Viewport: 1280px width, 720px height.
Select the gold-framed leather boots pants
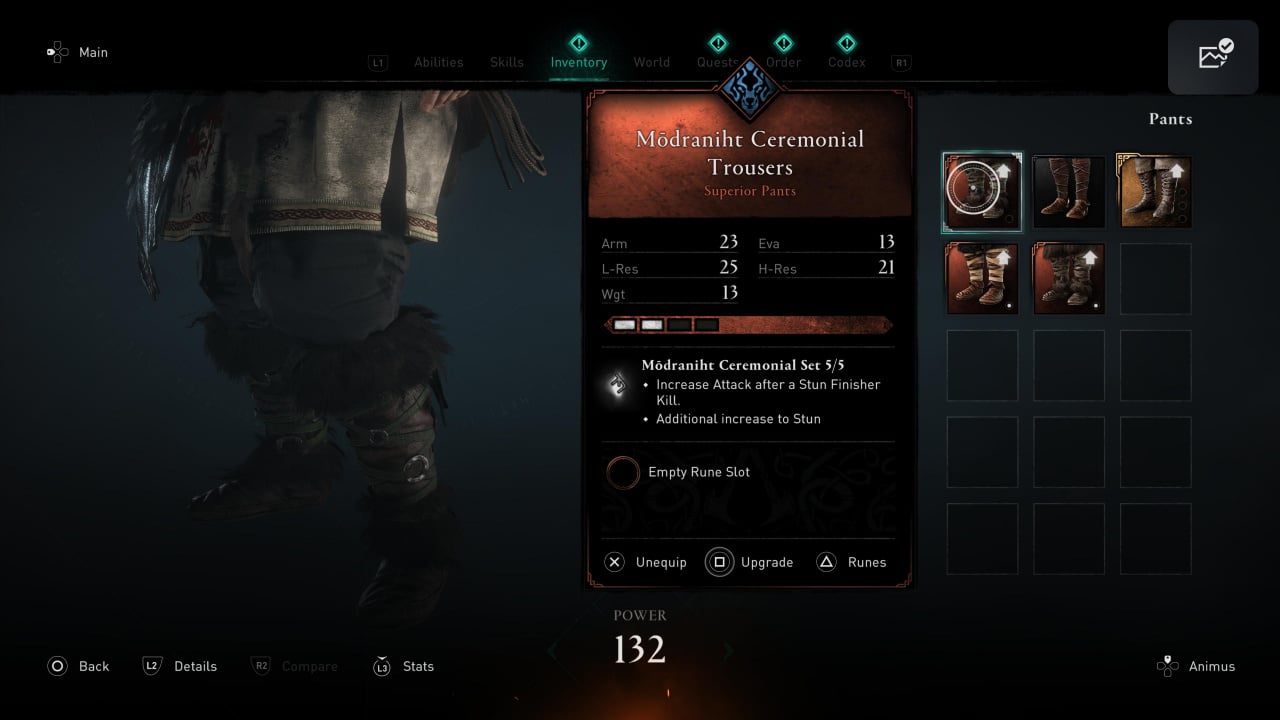pos(1155,192)
